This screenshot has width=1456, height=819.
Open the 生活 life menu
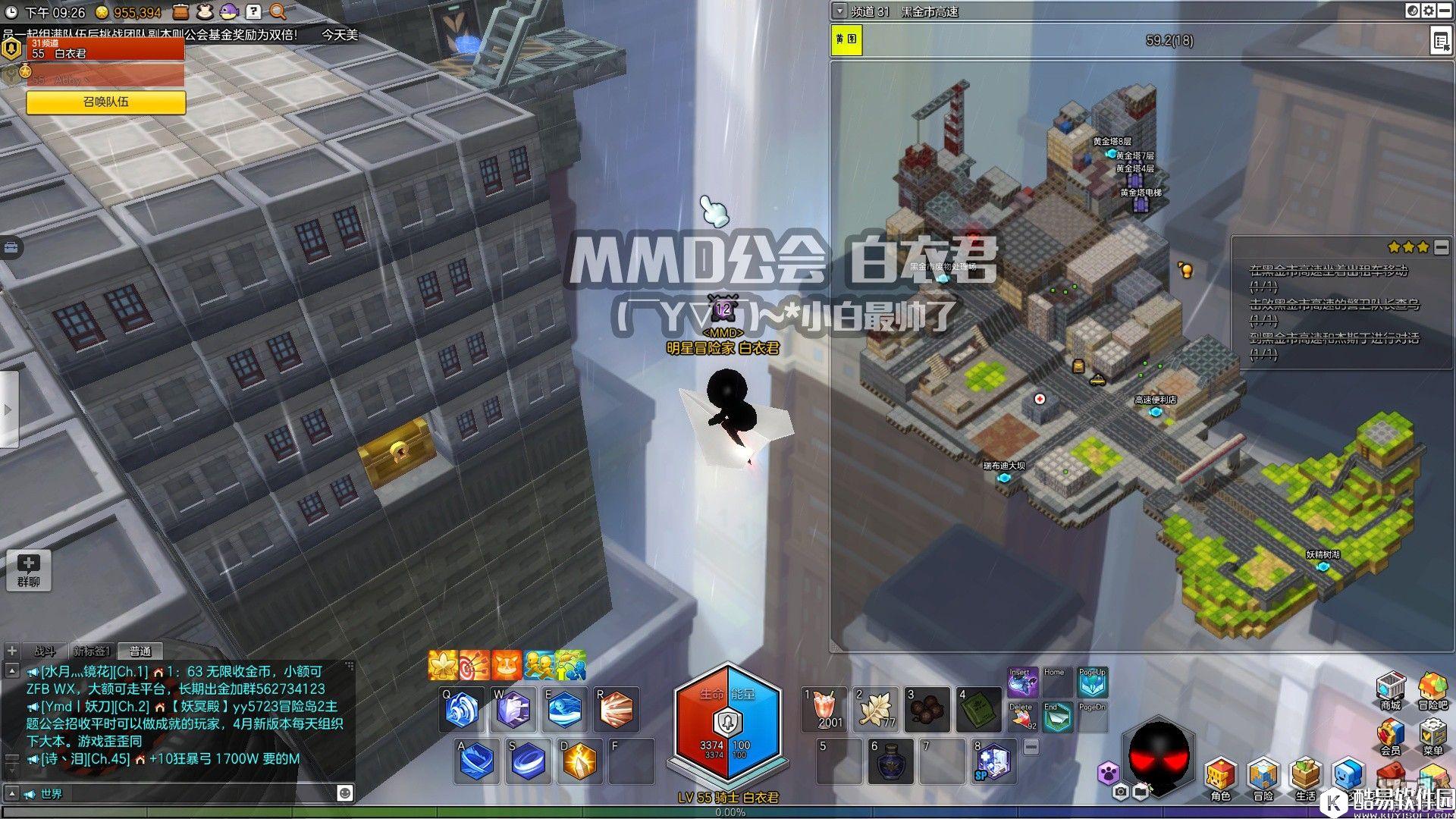coord(1306,777)
